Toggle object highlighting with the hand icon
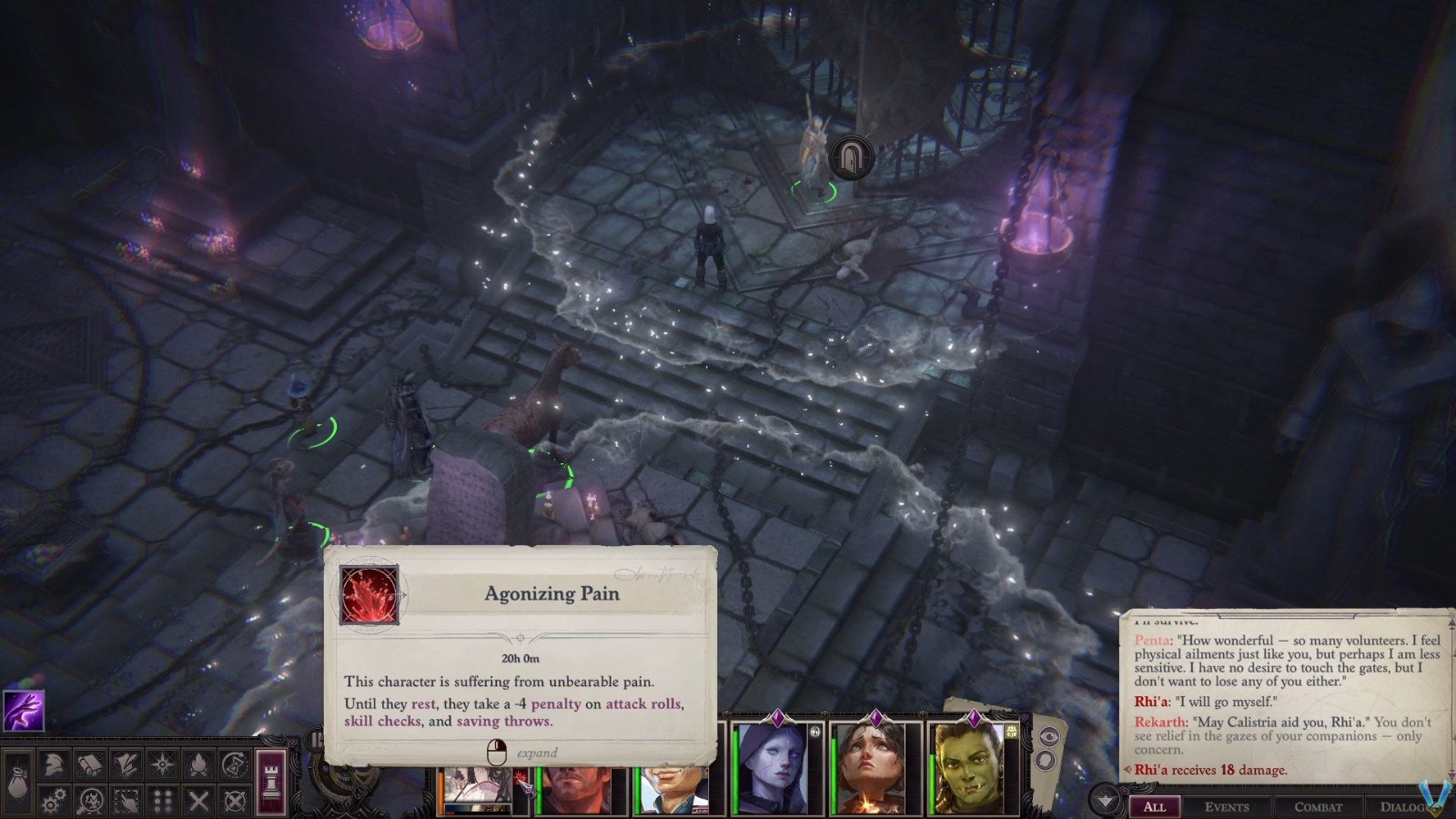This screenshot has height=819, width=1456. click(x=126, y=801)
